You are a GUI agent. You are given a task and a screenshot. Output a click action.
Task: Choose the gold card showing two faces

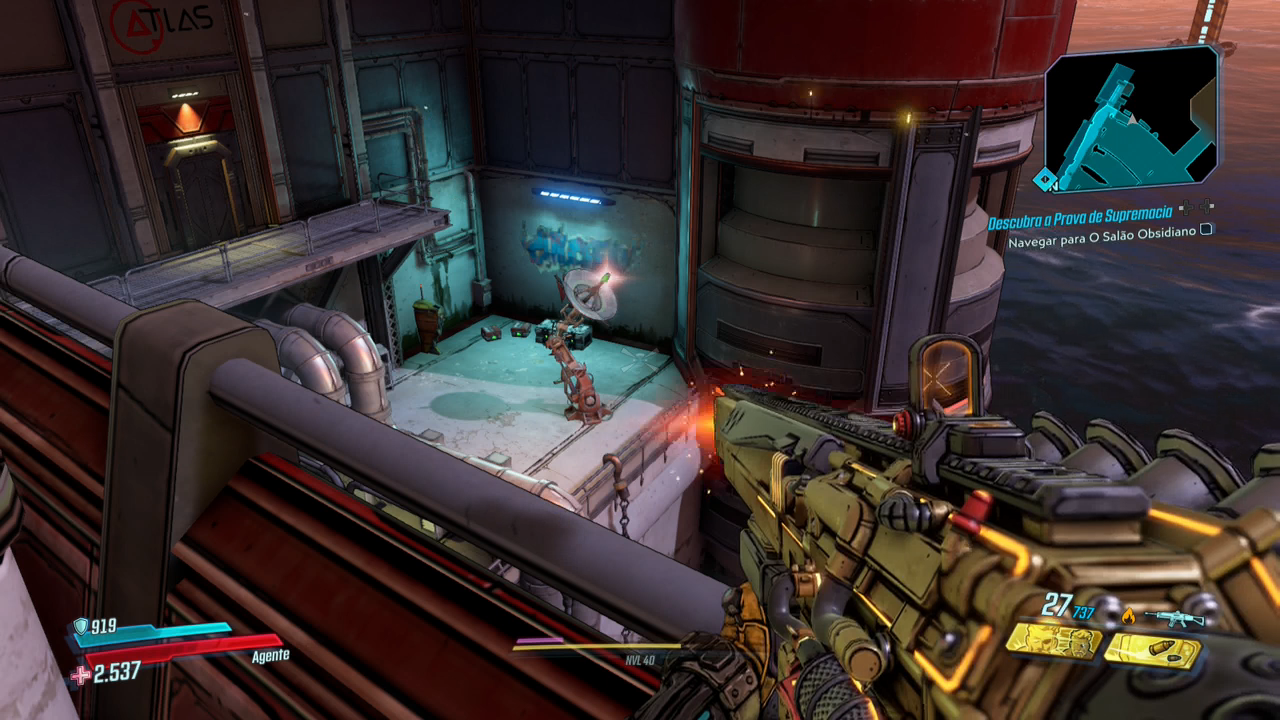(1052, 642)
